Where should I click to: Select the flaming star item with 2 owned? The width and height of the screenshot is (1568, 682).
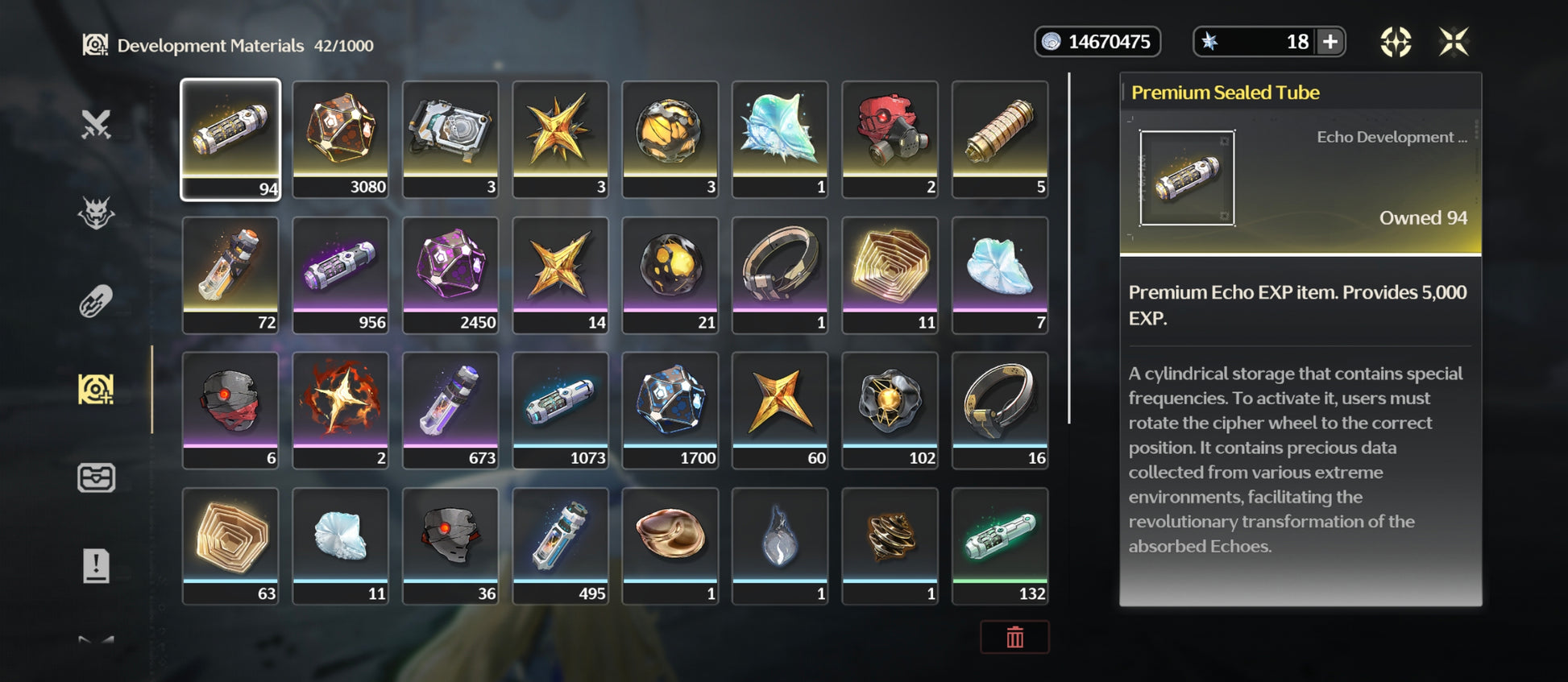click(340, 409)
